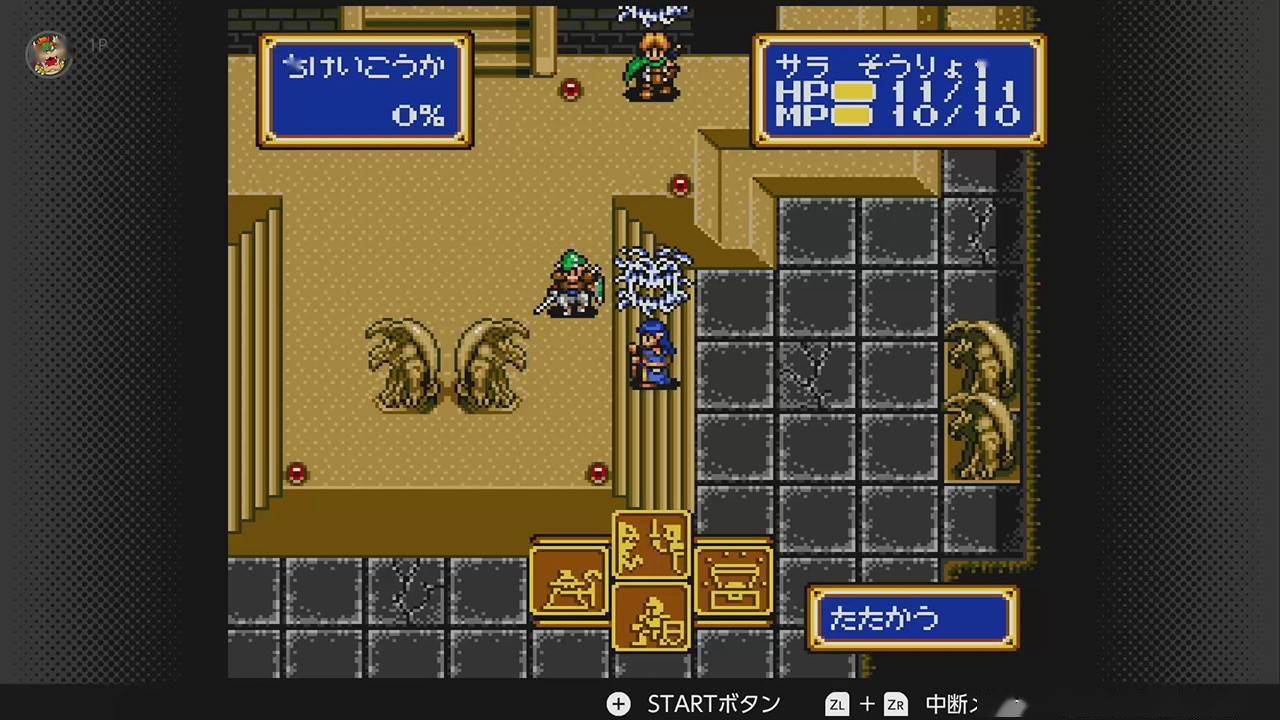Click the ZR button icon in bottom bar
1280x720 pixels.
pyautogui.click(x=895, y=704)
